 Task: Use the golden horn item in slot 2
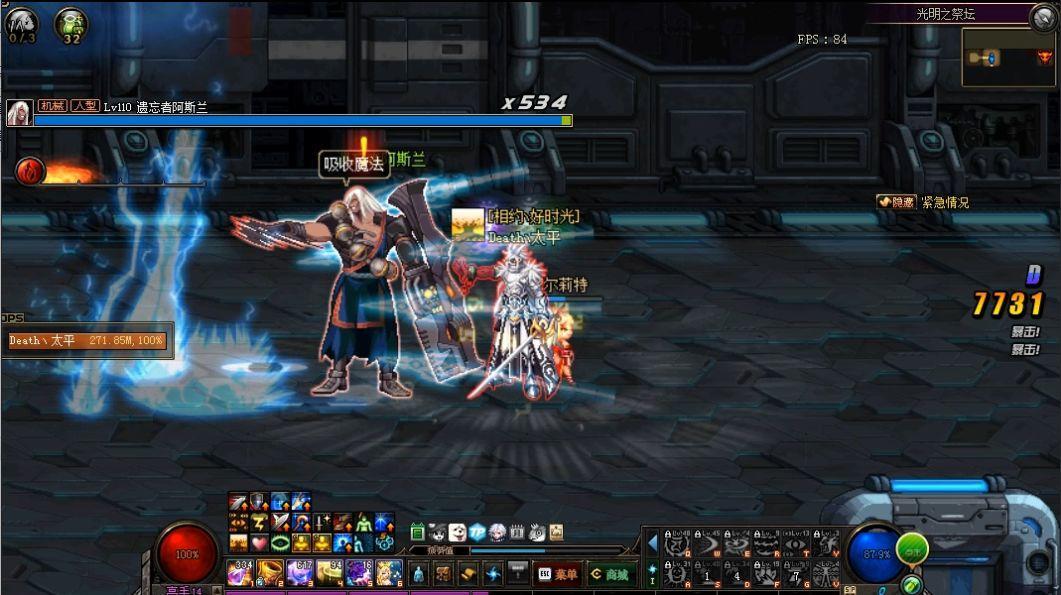click(x=270, y=573)
